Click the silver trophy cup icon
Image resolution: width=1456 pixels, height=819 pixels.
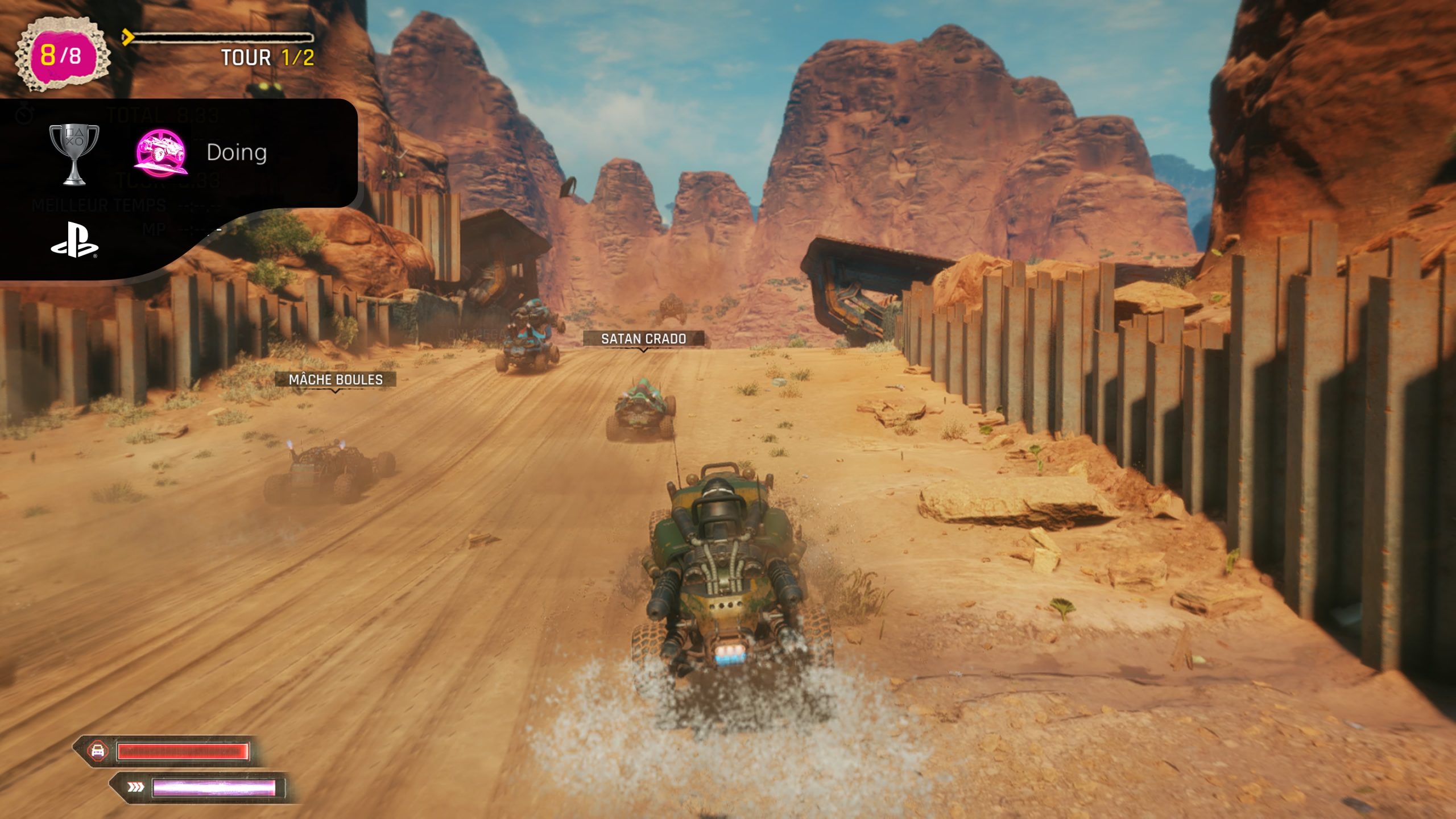(x=74, y=154)
